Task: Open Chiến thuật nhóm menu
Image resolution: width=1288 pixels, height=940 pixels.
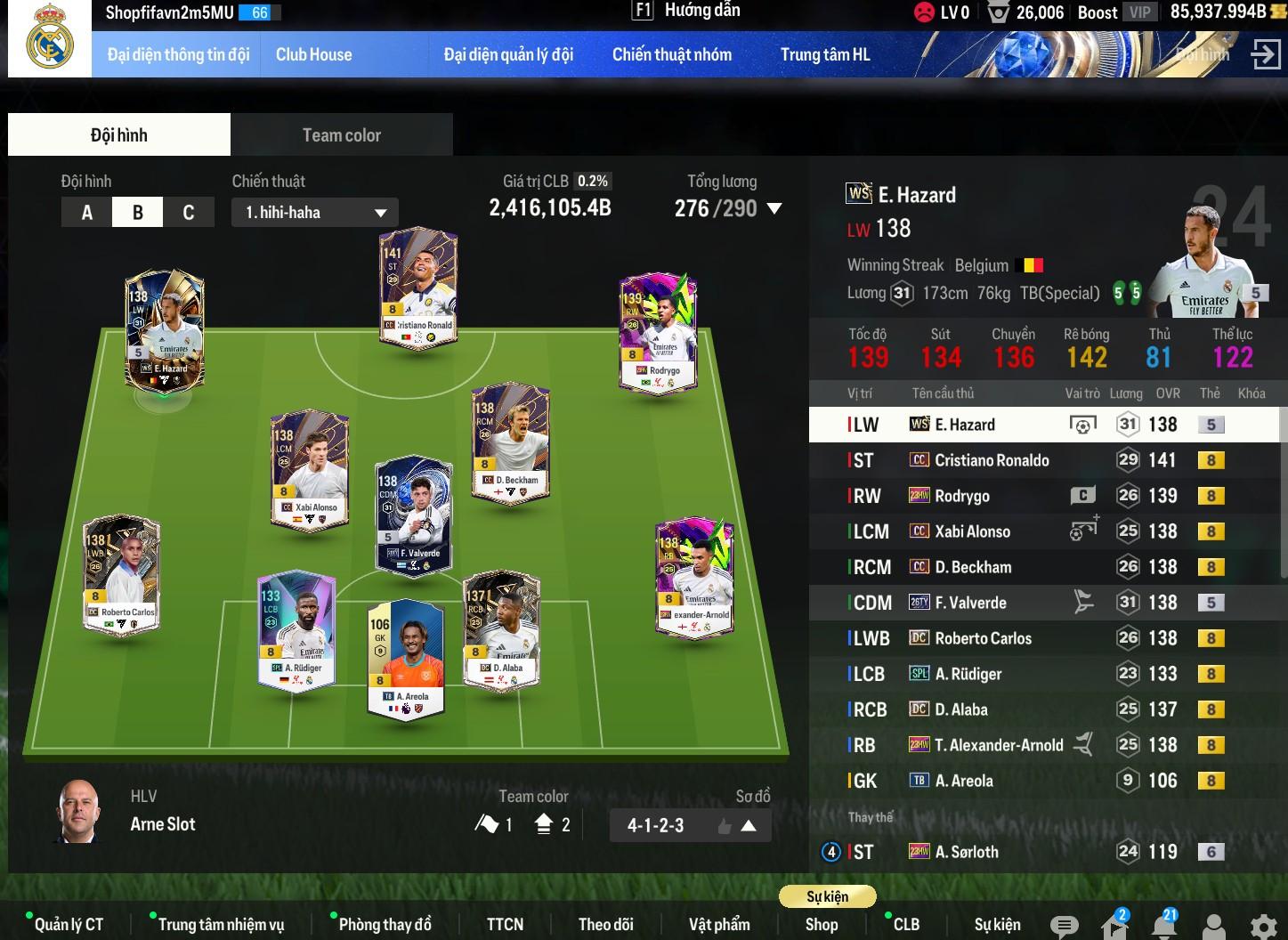Action: (x=671, y=54)
